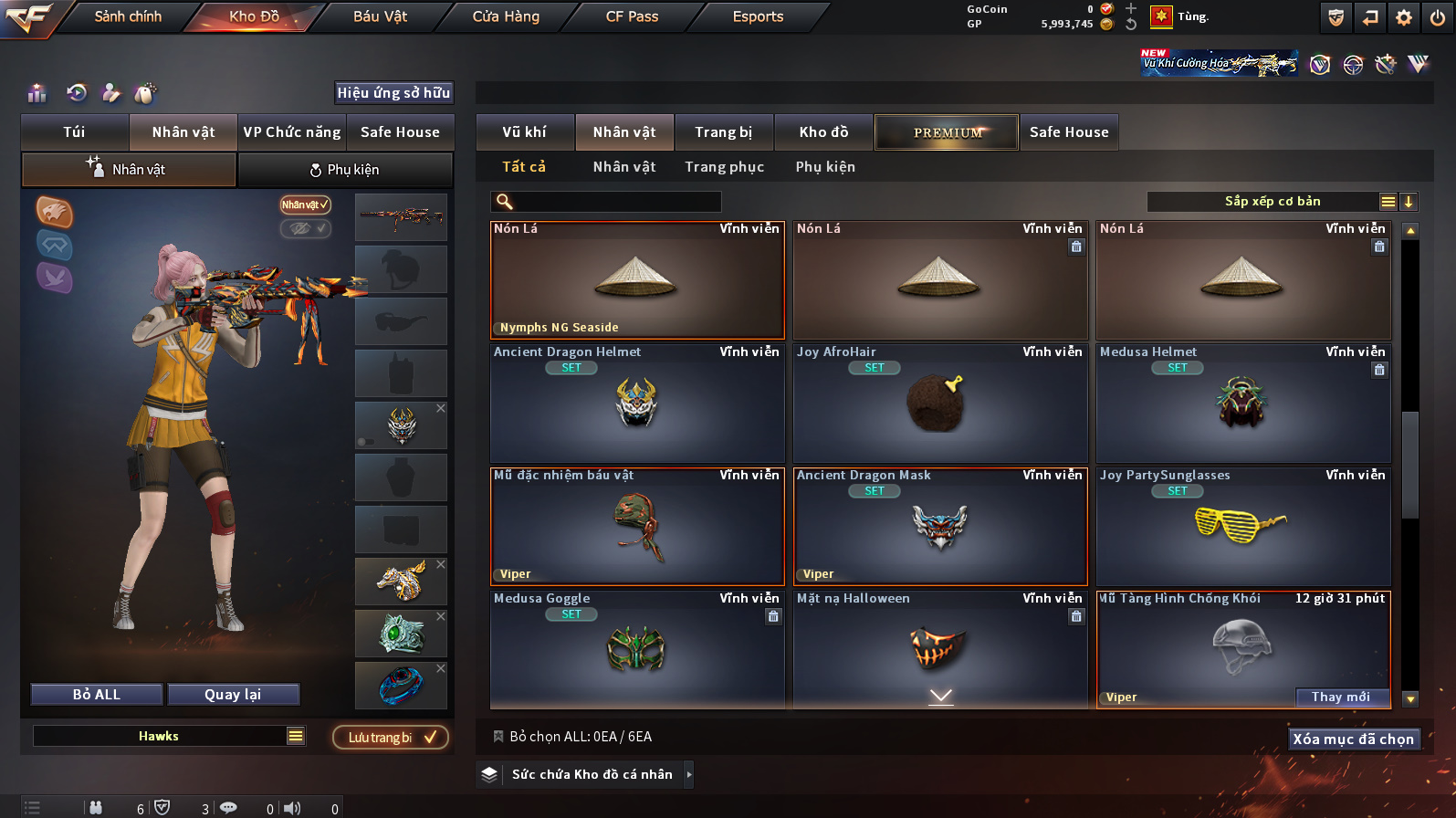Viewport: 1456px width, 818px height.
Task: Open the PREMIUM tab
Action: tap(947, 132)
